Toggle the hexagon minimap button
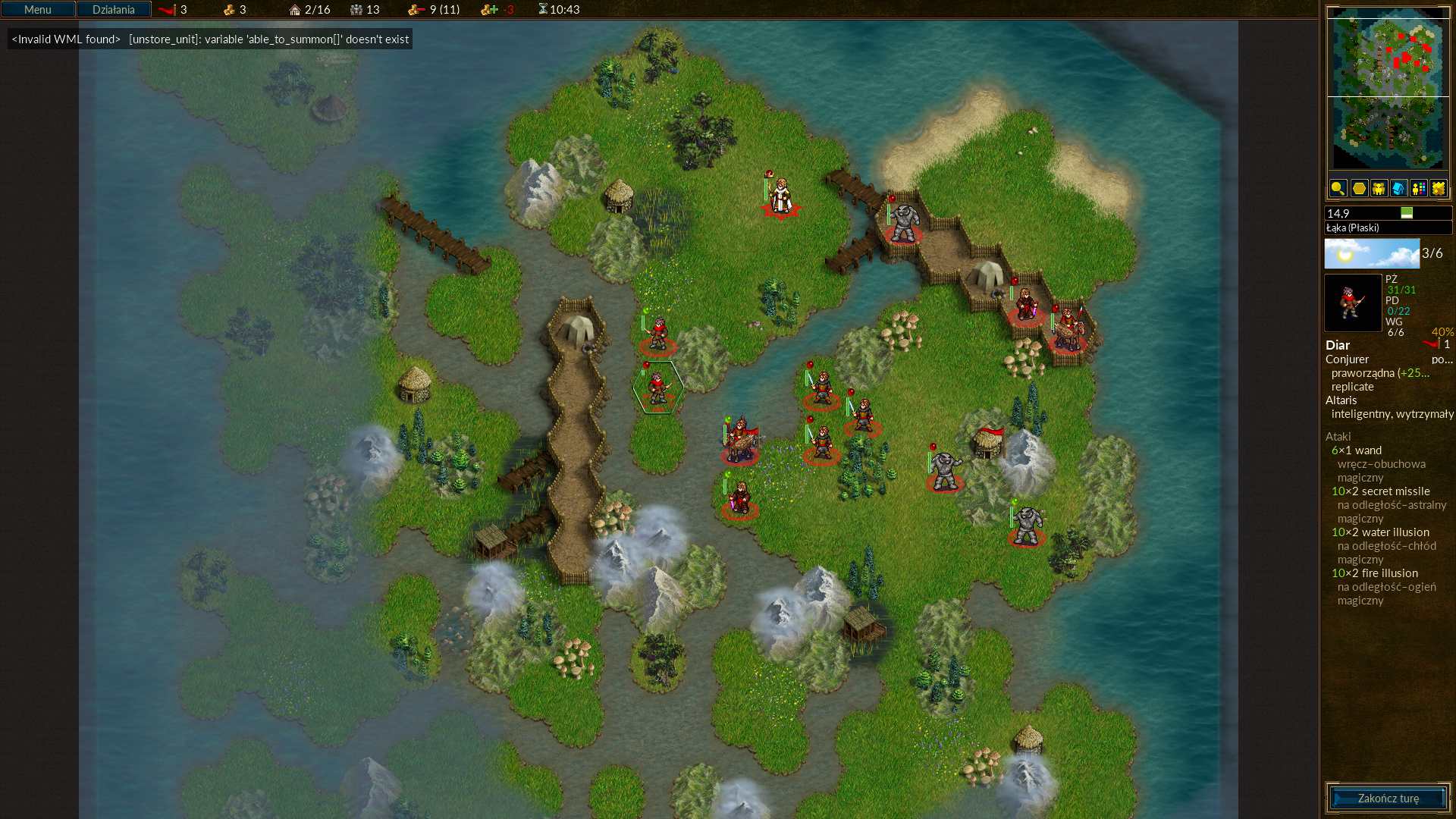The image size is (1456, 819). tap(1359, 188)
